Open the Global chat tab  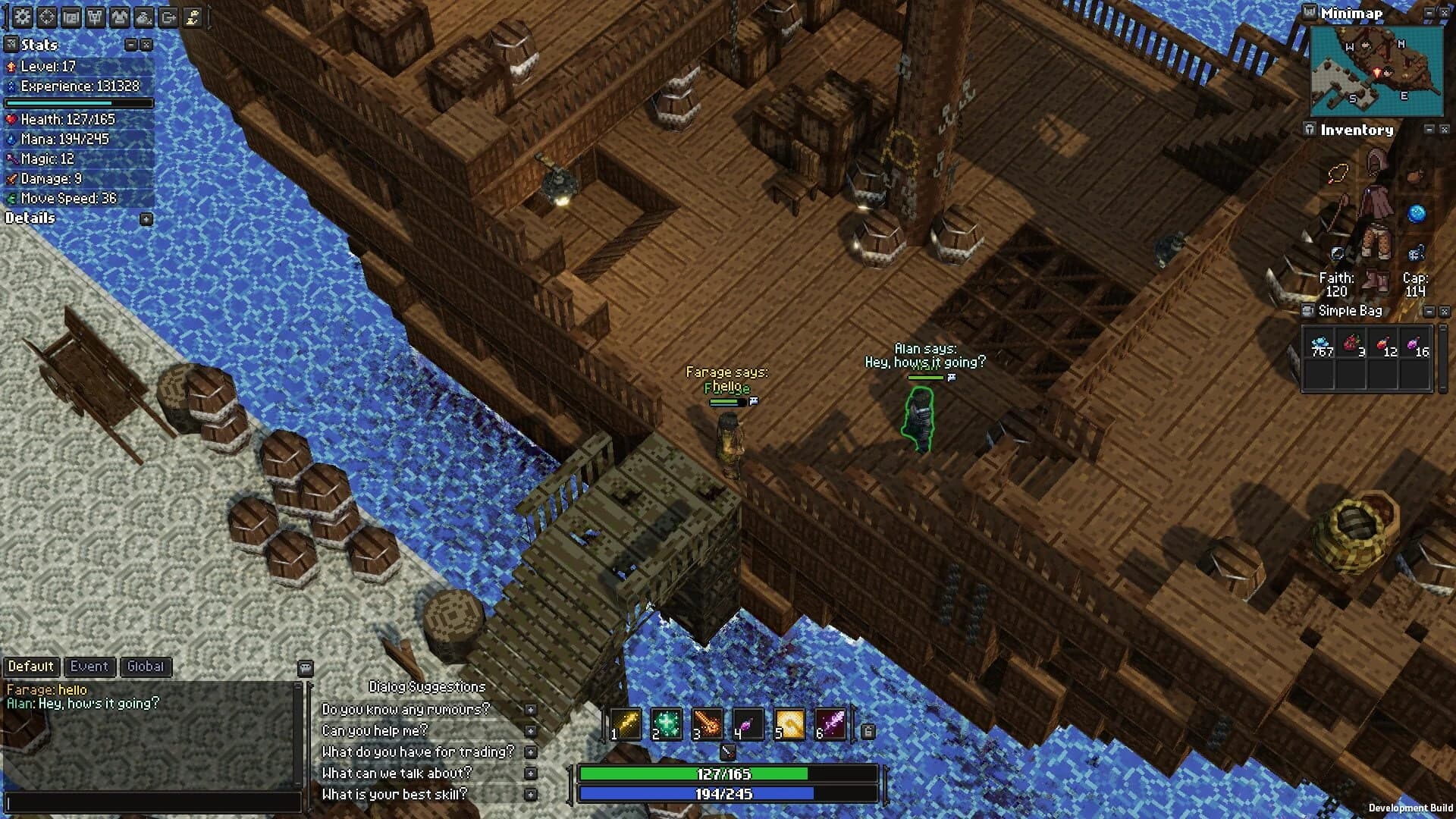[146, 667]
